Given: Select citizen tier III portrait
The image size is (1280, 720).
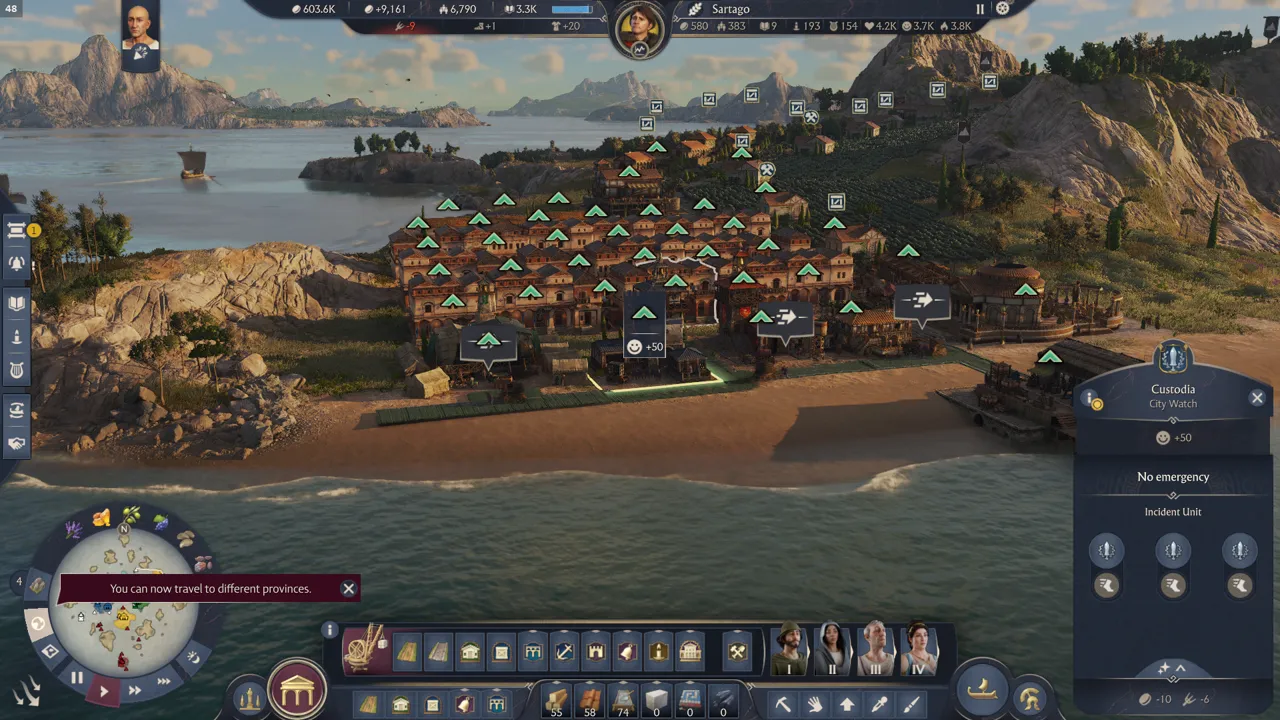Looking at the screenshot, I should pos(875,650).
